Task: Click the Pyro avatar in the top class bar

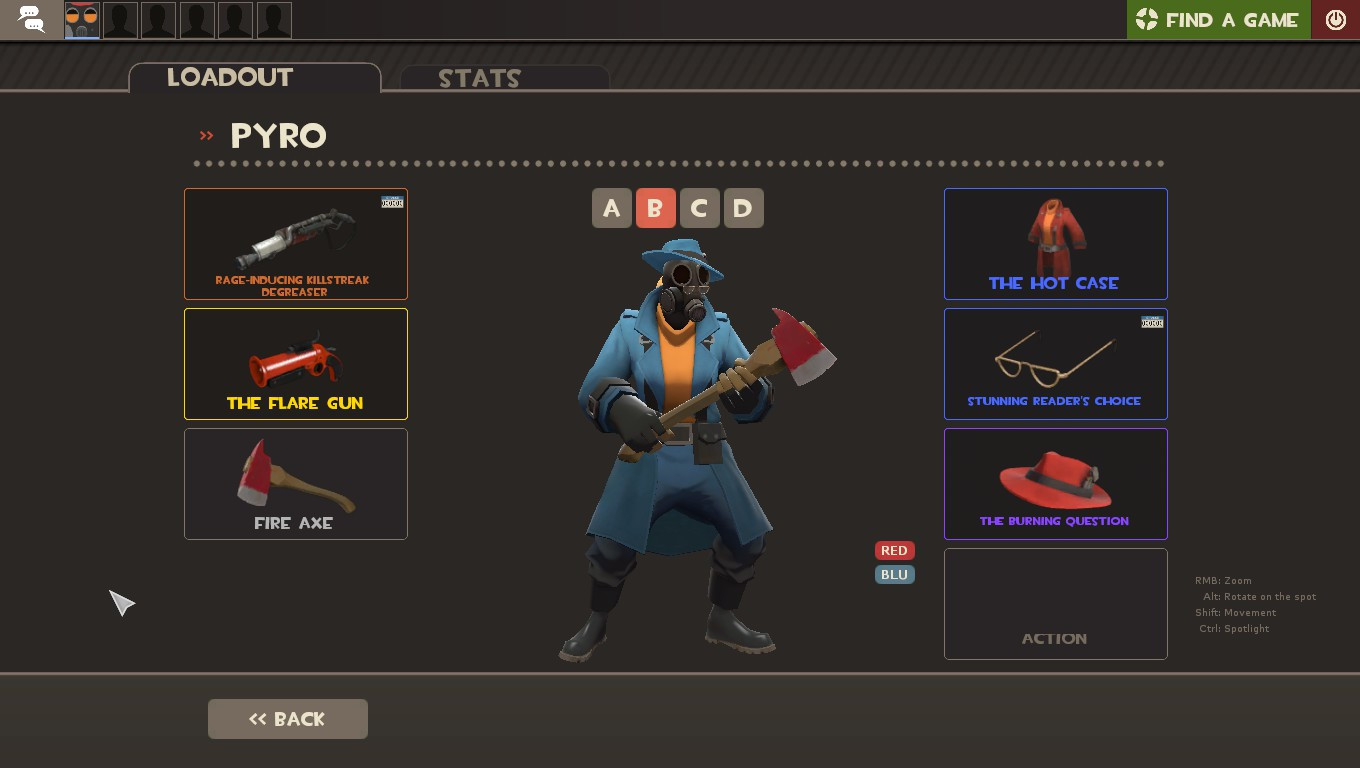Action: pyautogui.click(x=82, y=19)
